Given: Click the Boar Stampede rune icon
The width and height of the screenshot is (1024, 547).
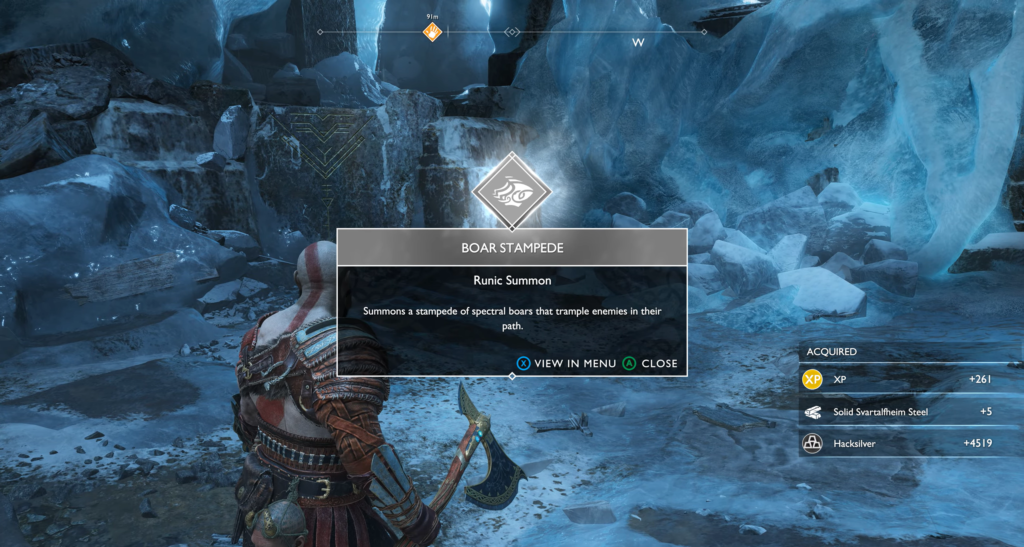Looking at the screenshot, I should point(512,190).
